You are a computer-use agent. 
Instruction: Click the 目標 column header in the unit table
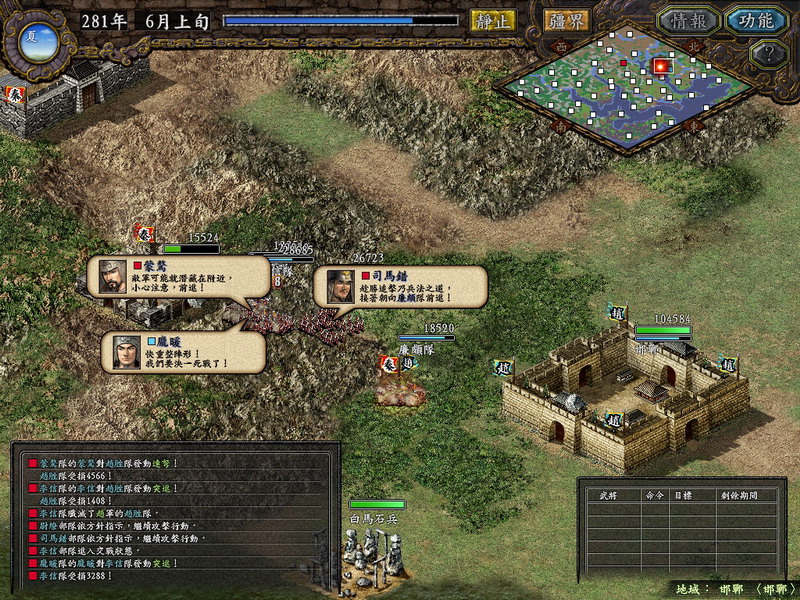[x=681, y=495]
